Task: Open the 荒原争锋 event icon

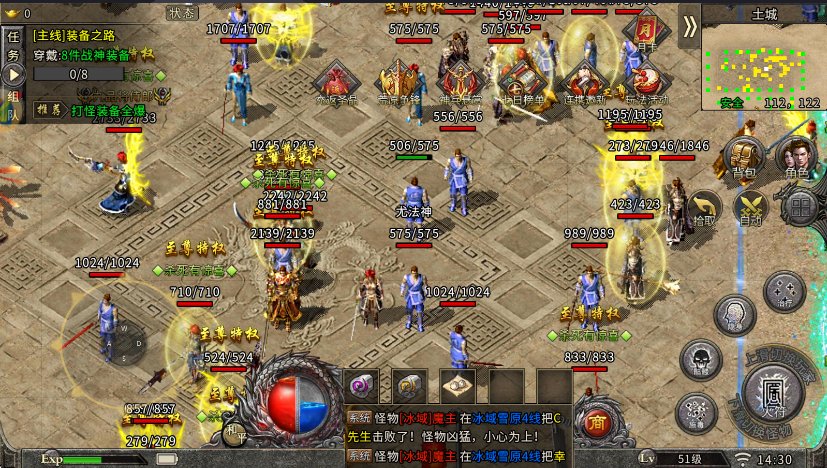Action: coord(399,84)
